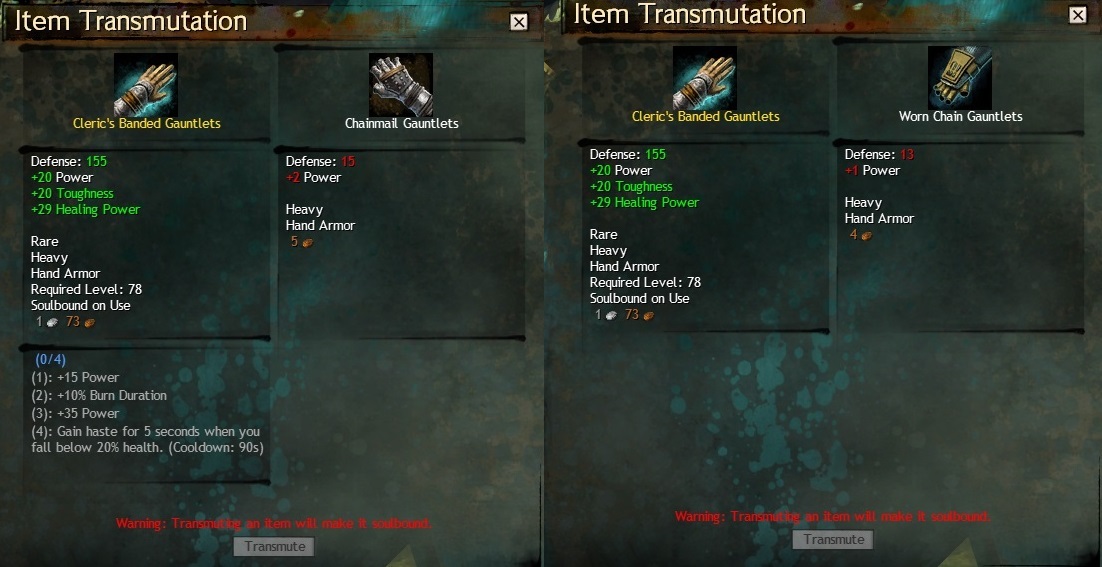Click Transmute in the Chainmail Gauntlets window
Image resolution: width=1102 pixels, height=567 pixels.
point(274,546)
